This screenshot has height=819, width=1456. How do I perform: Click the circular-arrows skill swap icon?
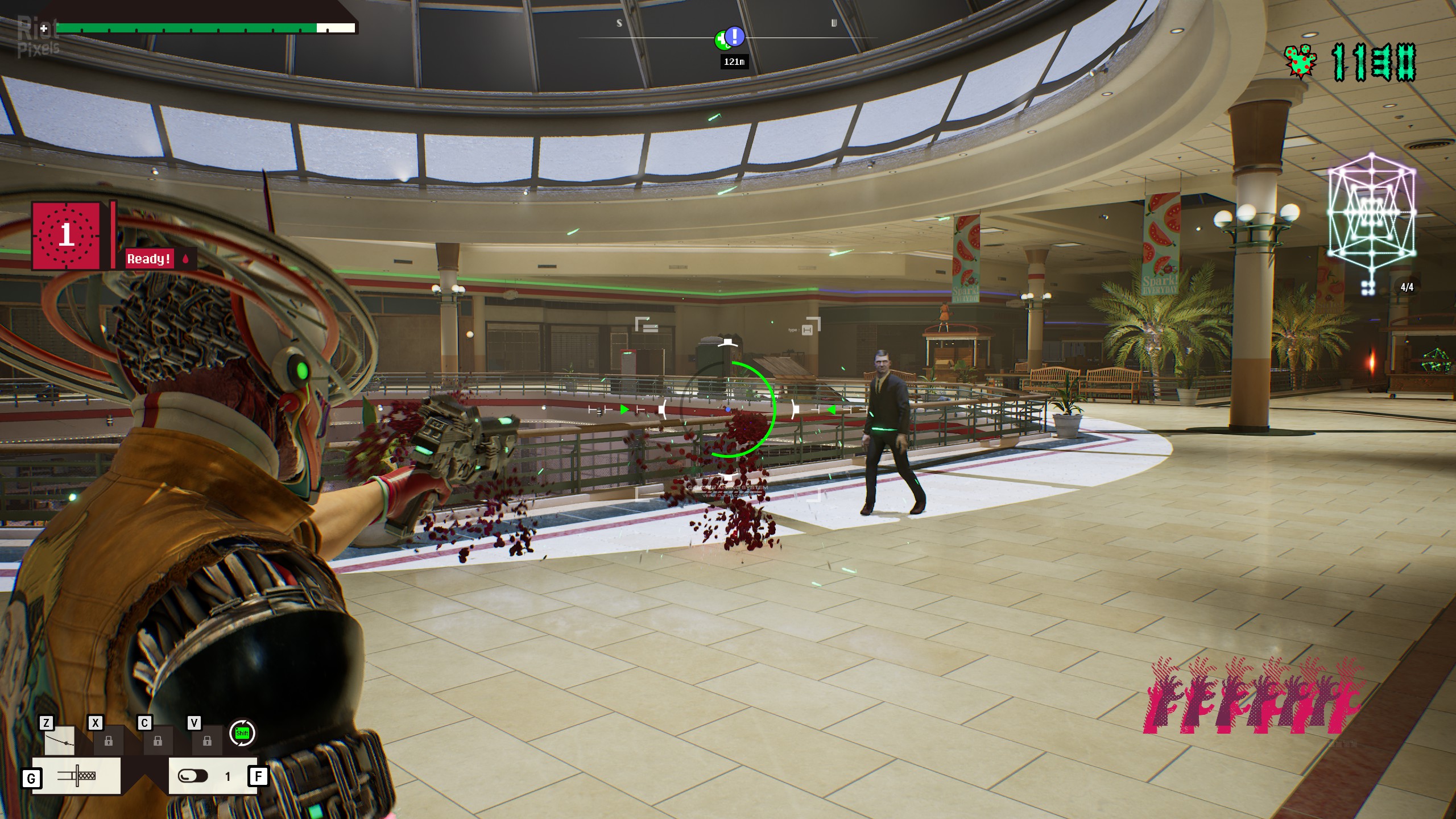[x=242, y=733]
